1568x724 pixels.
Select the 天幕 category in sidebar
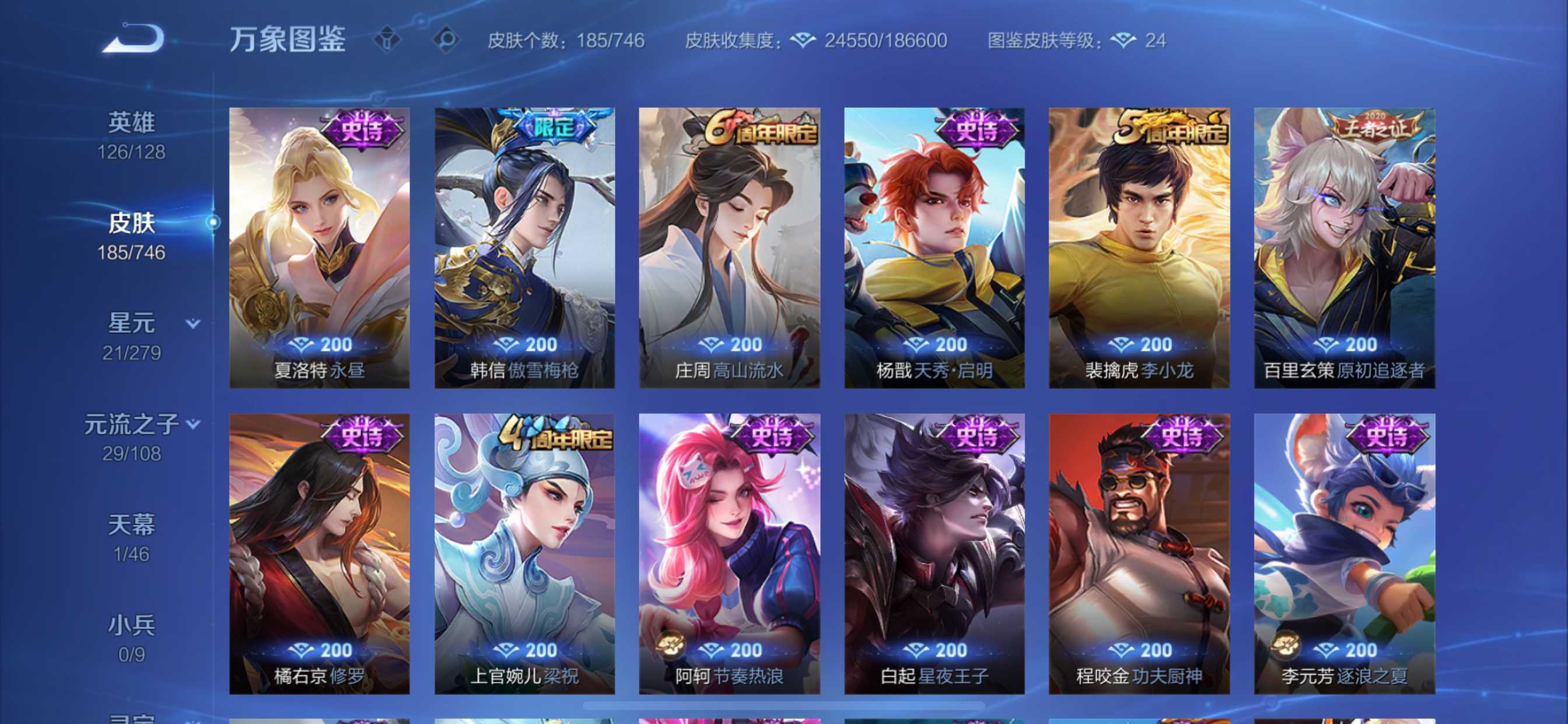tap(135, 523)
